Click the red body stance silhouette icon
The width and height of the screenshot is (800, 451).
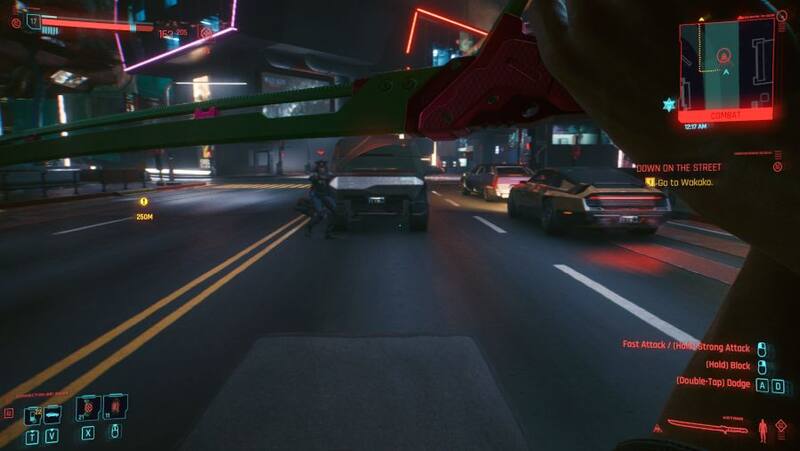click(x=763, y=429)
